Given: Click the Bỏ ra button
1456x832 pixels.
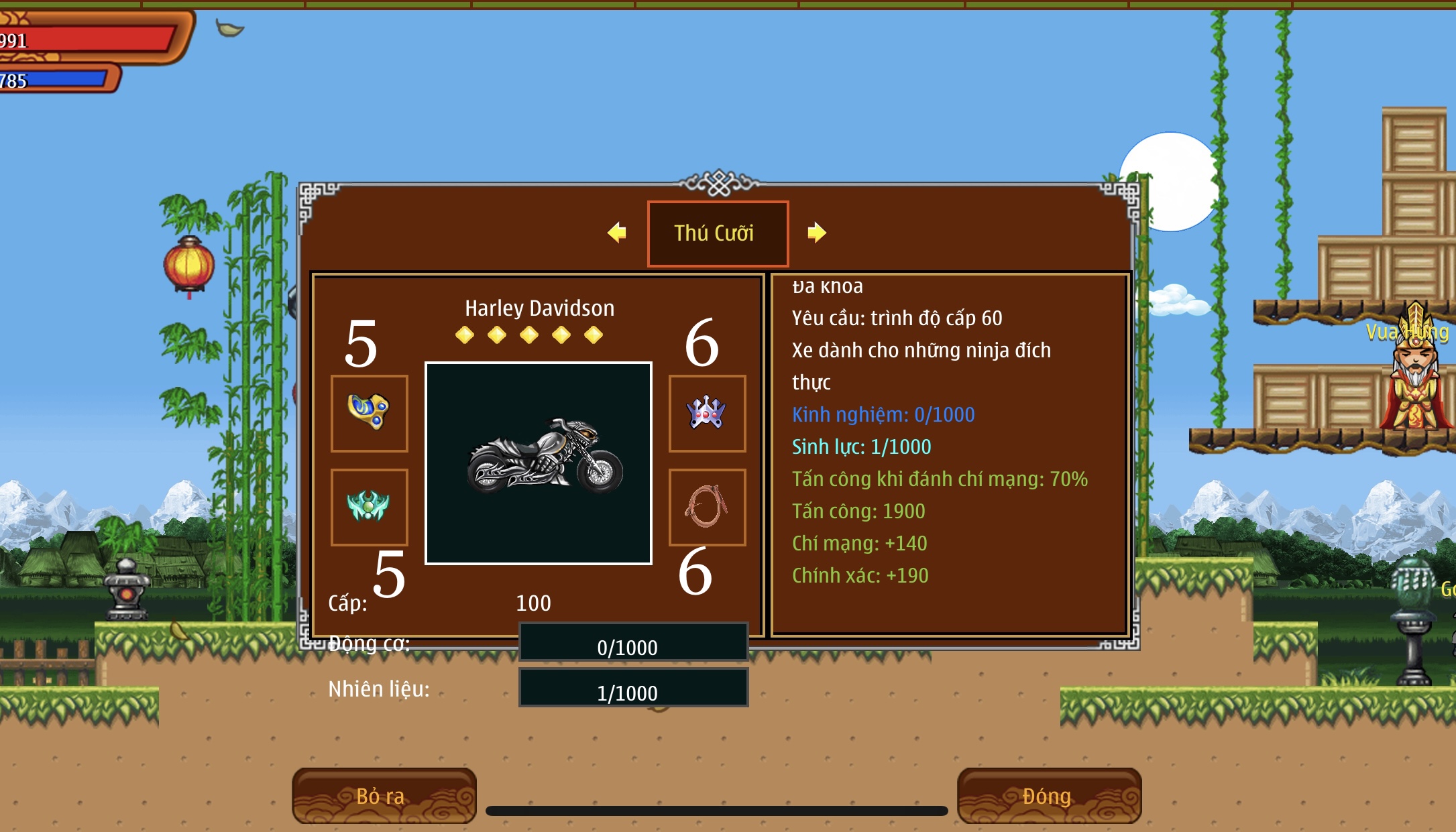Looking at the screenshot, I should pos(384,796).
